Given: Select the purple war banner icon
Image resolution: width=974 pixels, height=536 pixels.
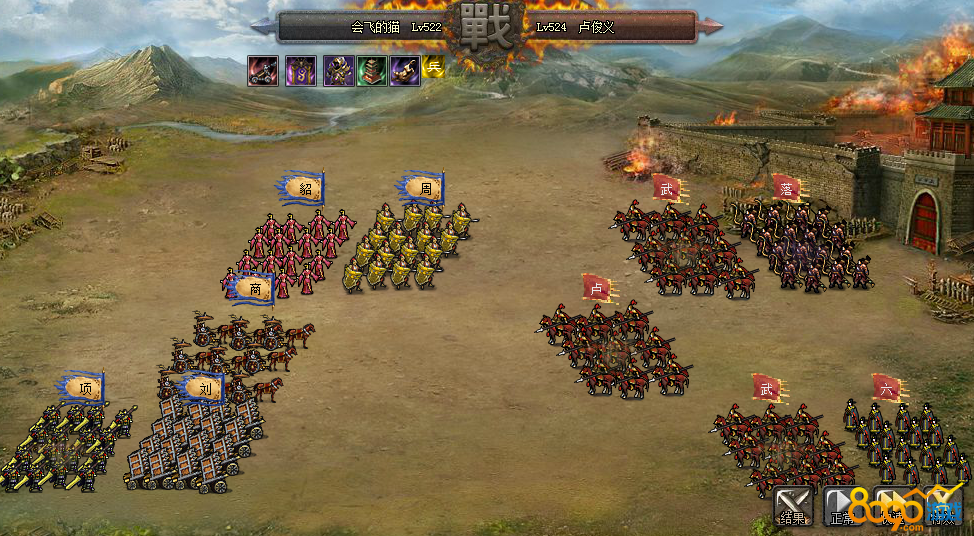Looking at the screenshot, I should pyautogui.click(x=301, y=70).
